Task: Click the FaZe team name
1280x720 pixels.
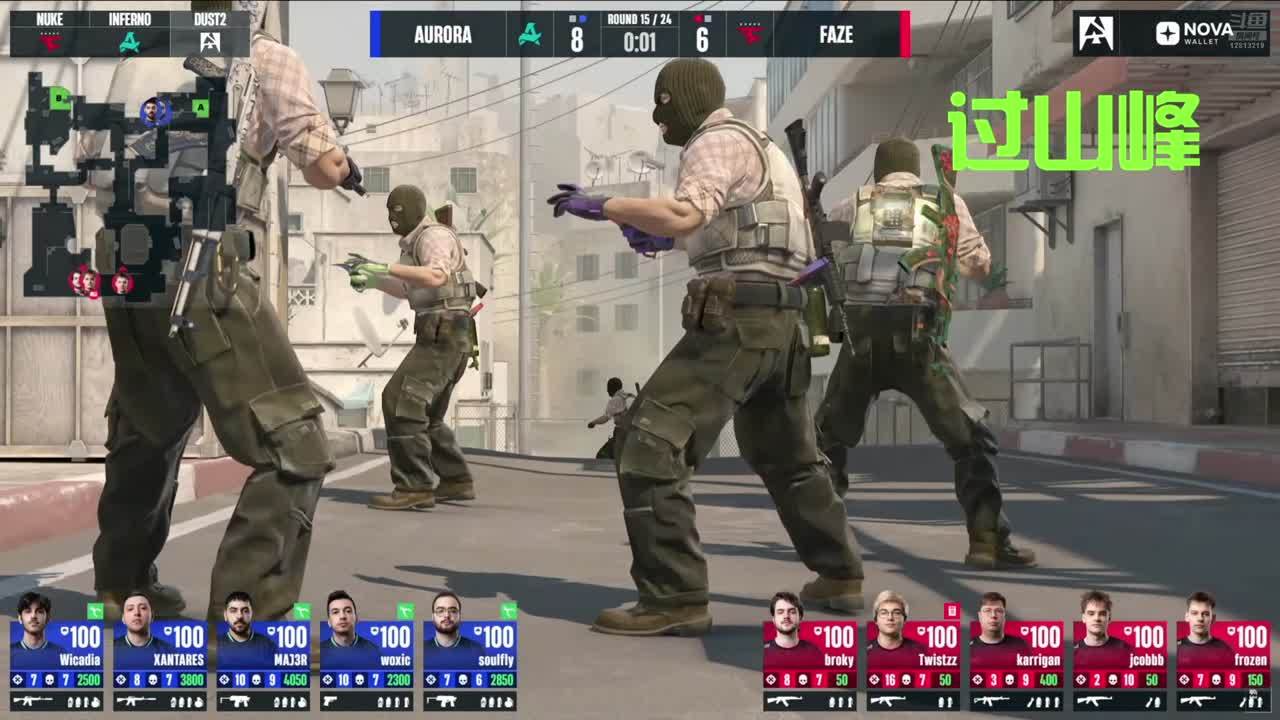Action: (x=836, y=35)
